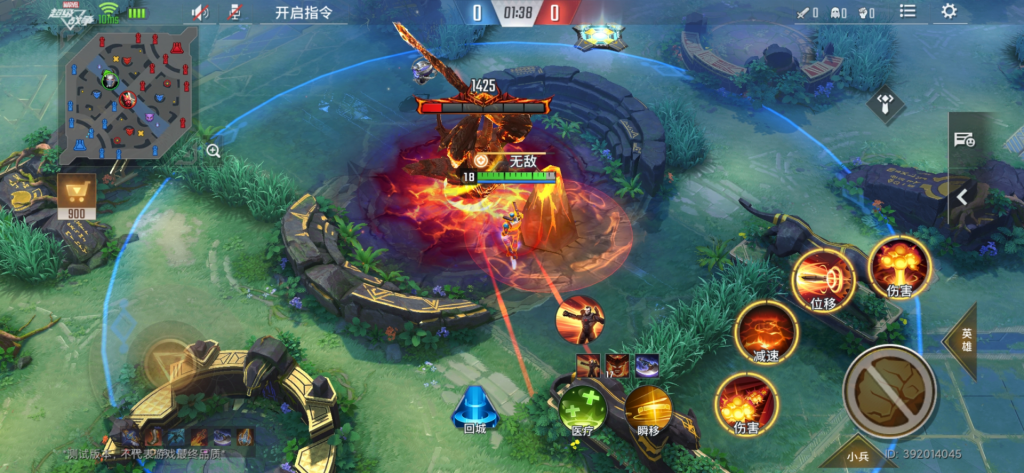Tap the 回城 recall button

[x=474, y=409]
